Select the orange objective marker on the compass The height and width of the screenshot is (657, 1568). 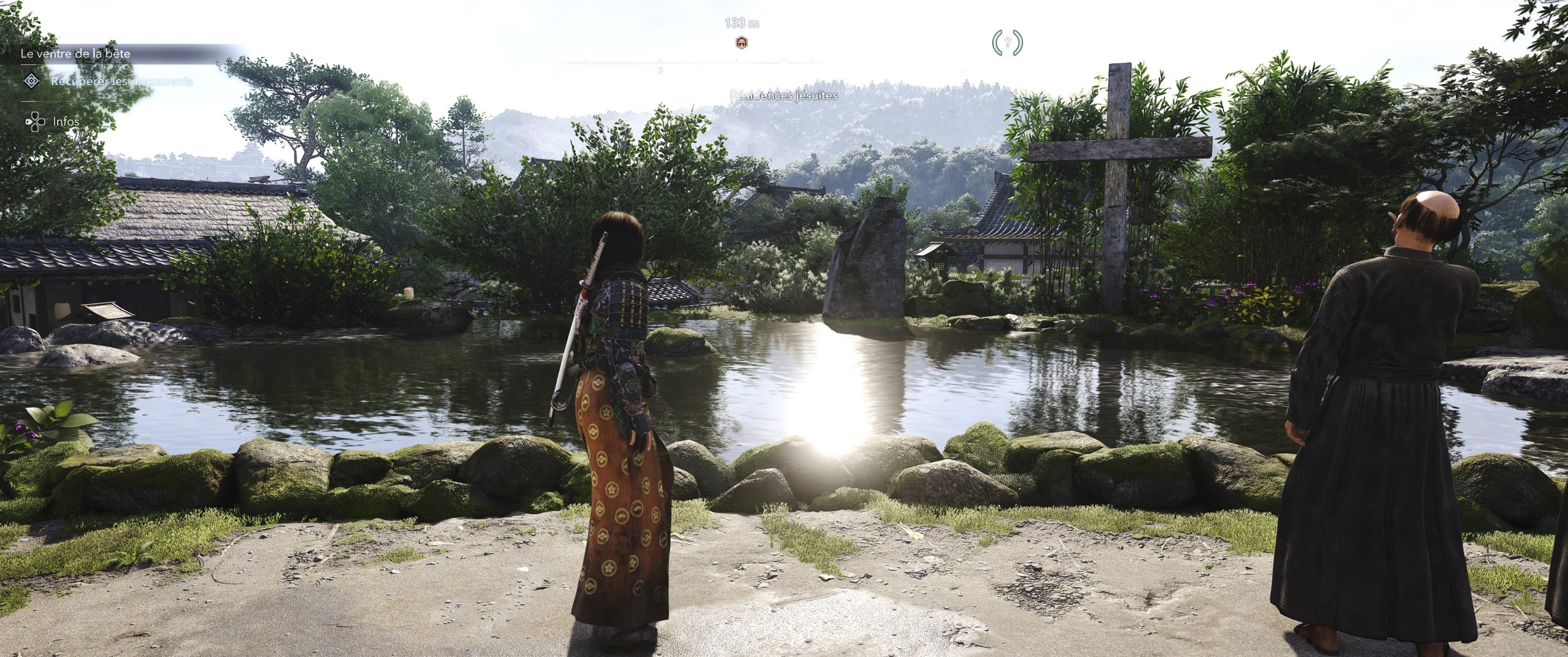coord(741,42)
